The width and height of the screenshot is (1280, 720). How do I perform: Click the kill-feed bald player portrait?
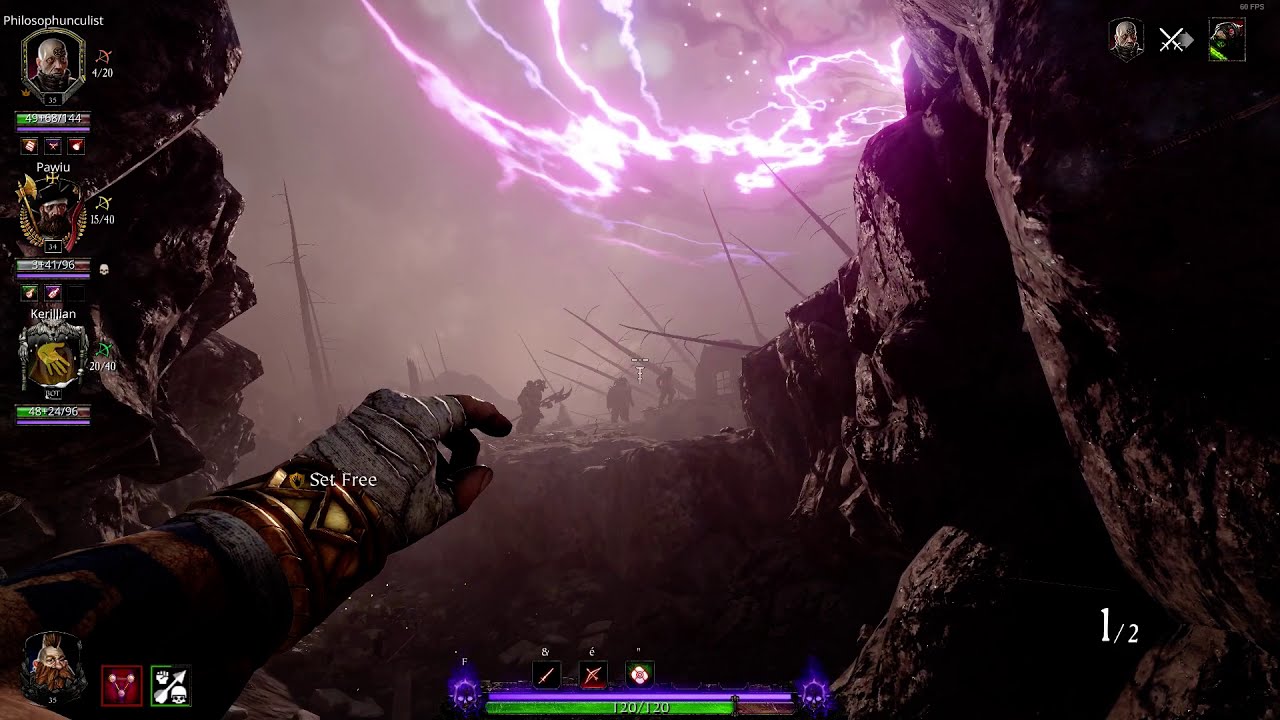point(1126,40)
